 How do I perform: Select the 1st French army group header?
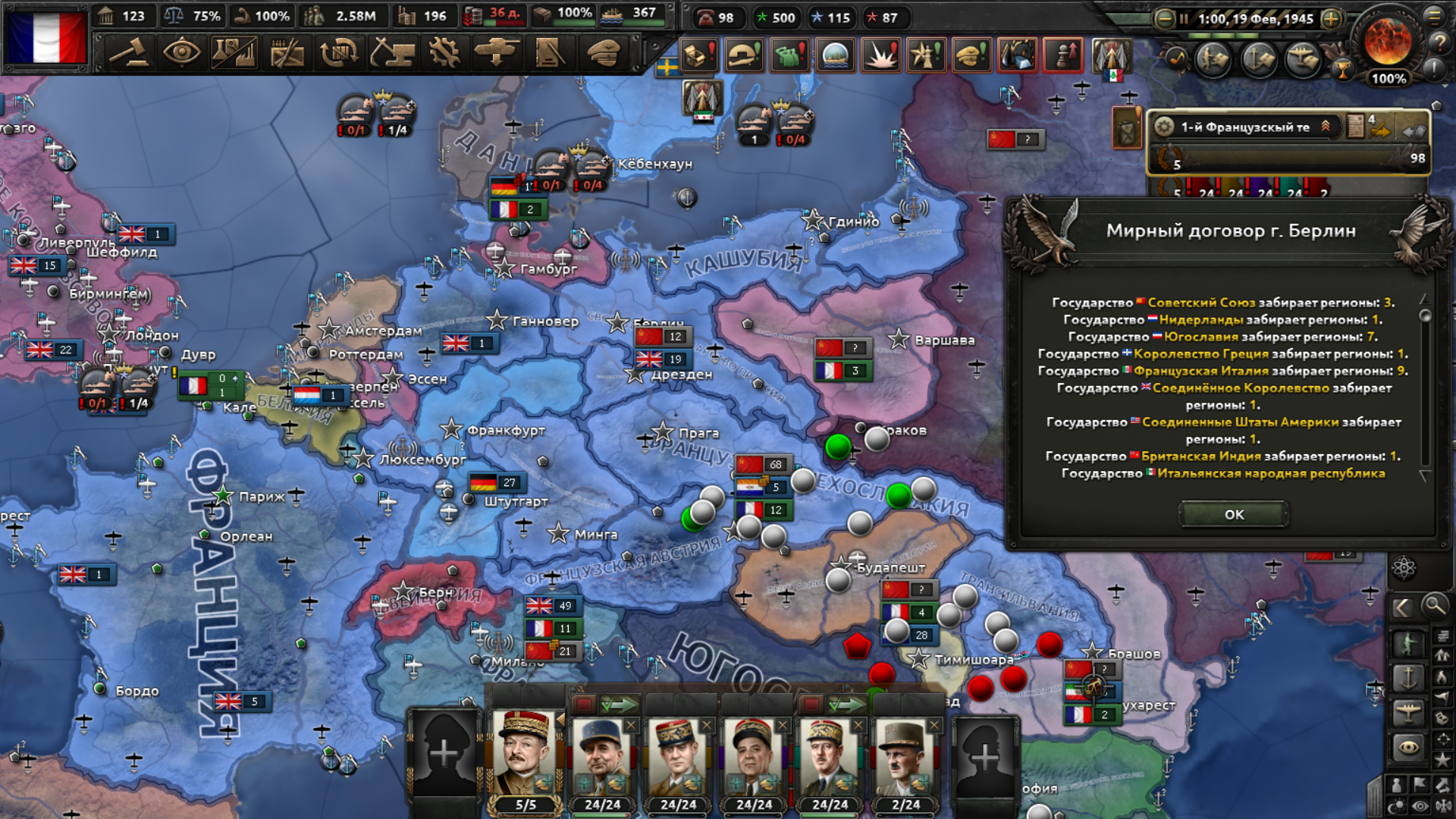(1244, 127)
